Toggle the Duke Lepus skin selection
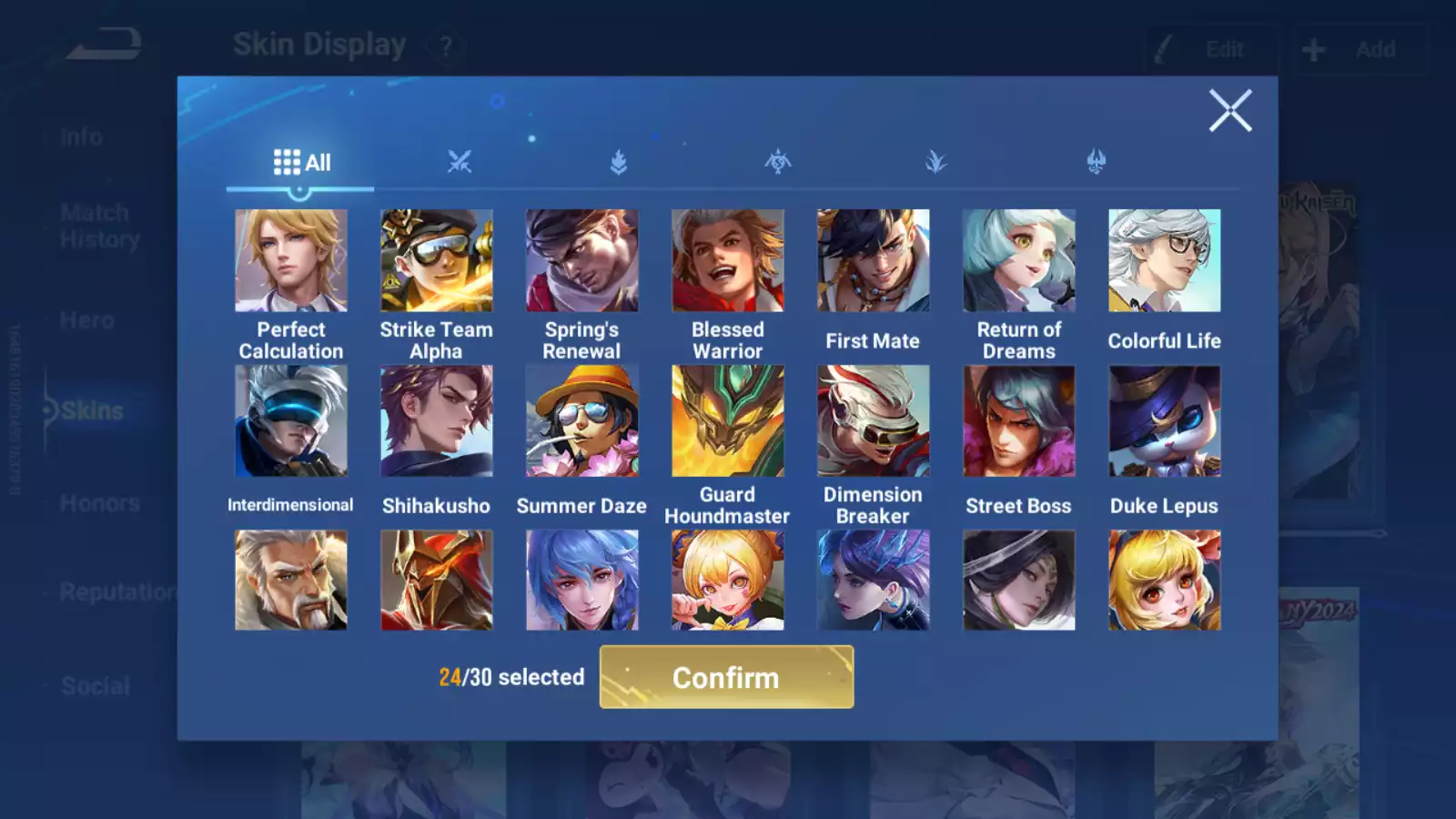Screen dimensions: 1456x819 coord(1164,420)
